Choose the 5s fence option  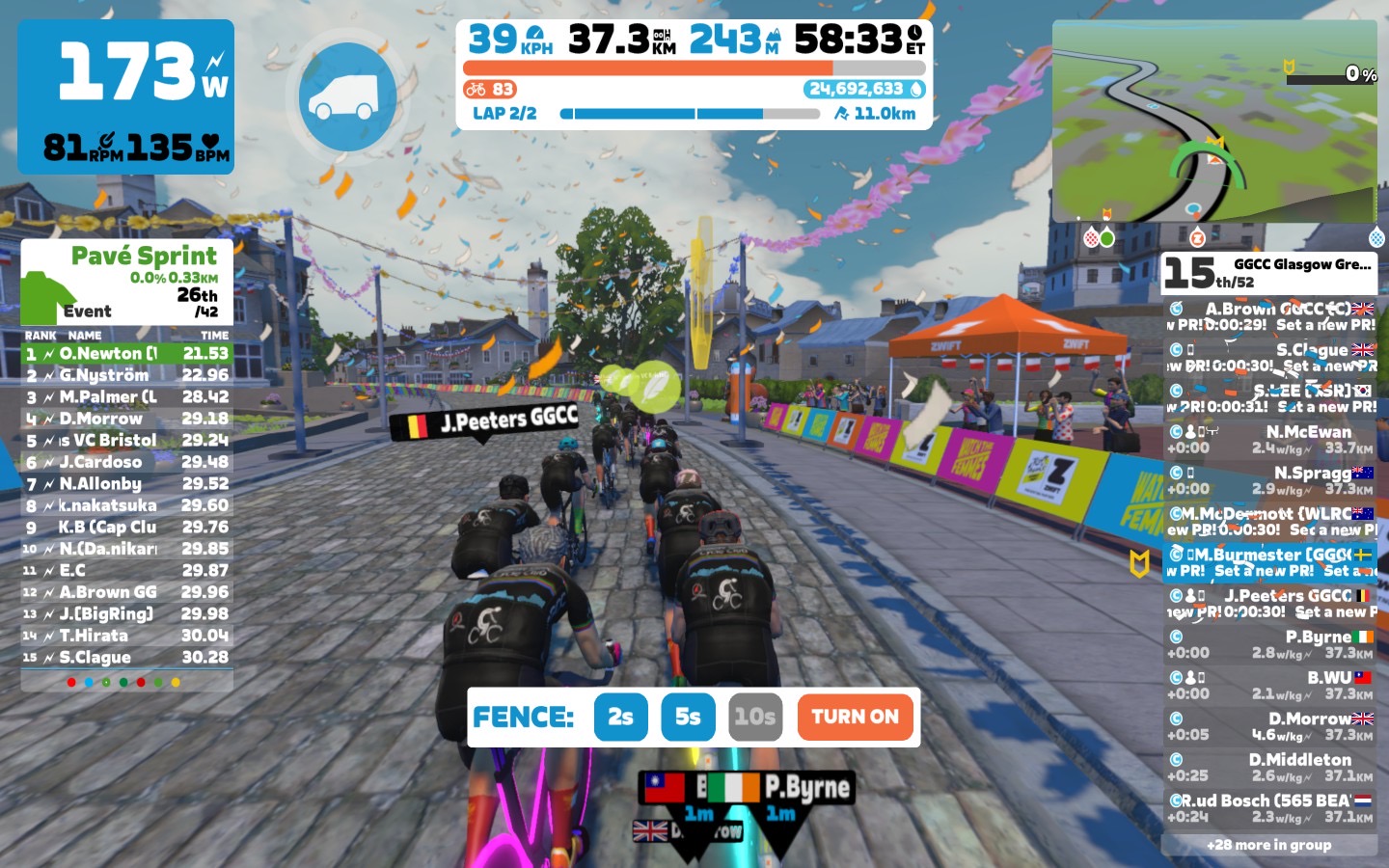pos(688,717)
